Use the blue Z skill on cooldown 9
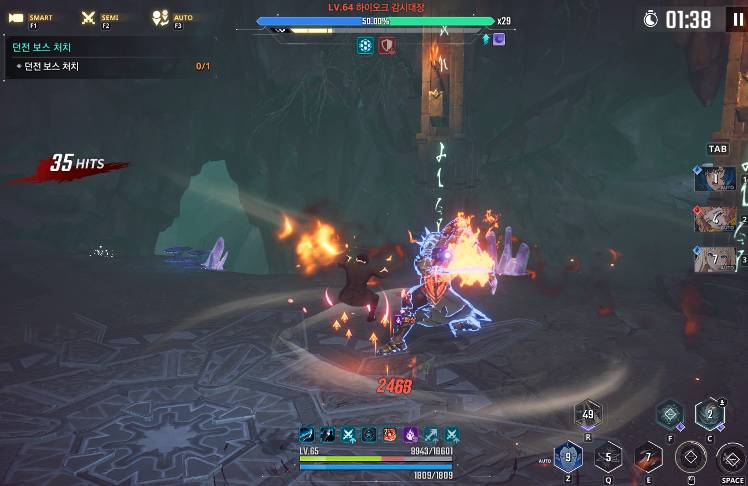 (x=568, y=458)
